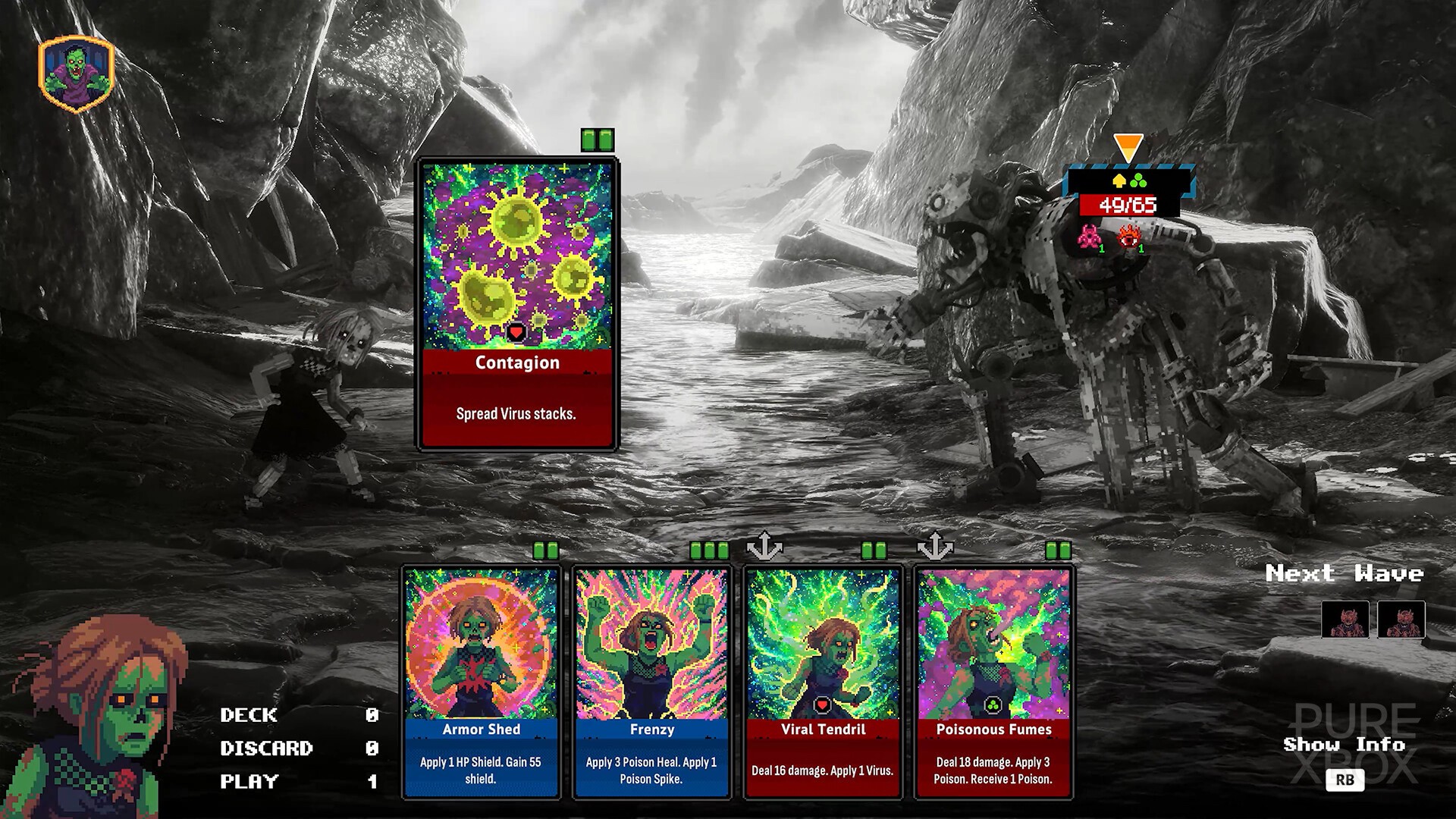View the second Next Wave enemy thumbnail

click(x=1401, y=620)
